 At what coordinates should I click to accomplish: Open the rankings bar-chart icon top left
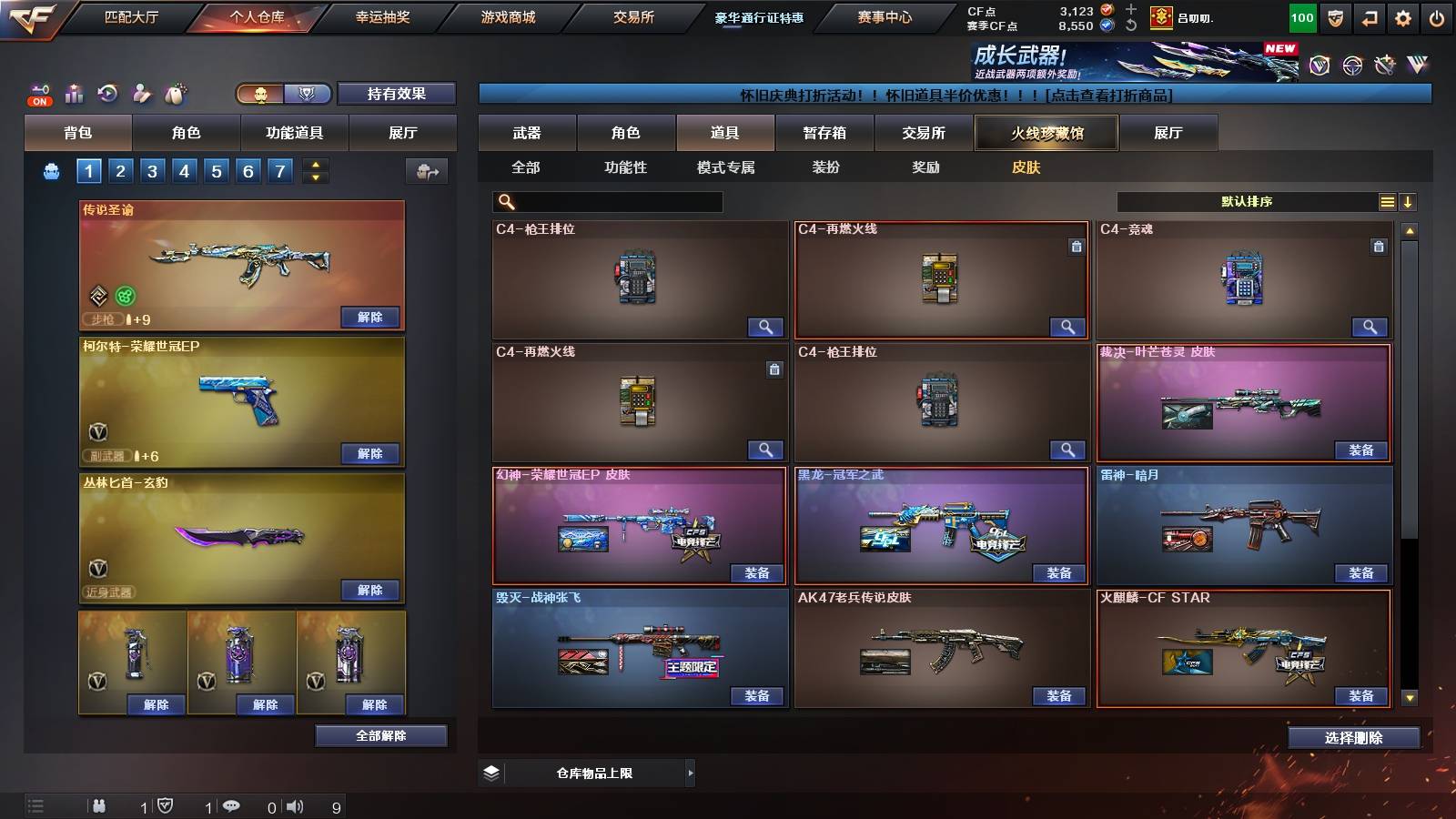tap(73, 94)
